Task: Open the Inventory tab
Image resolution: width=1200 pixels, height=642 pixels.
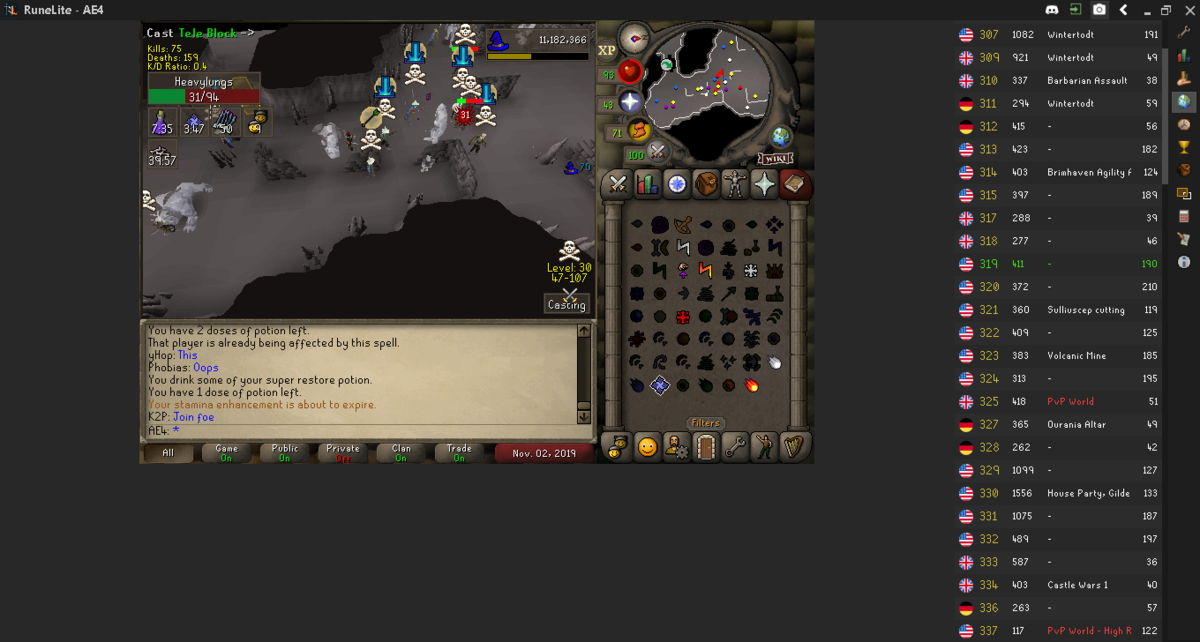Action: point(707,184)
